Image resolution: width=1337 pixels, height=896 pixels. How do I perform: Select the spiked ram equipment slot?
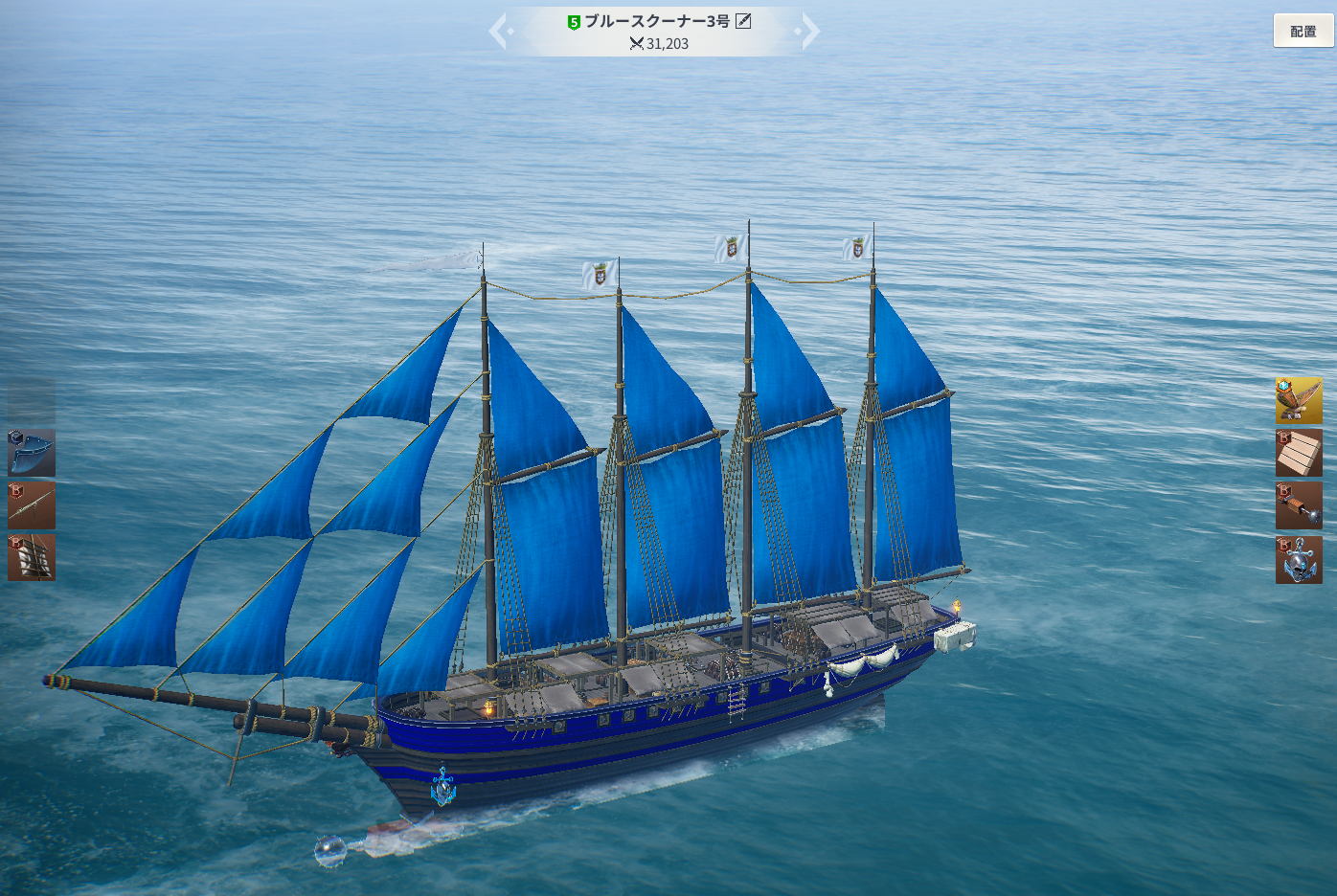(x=1299, y=505)
